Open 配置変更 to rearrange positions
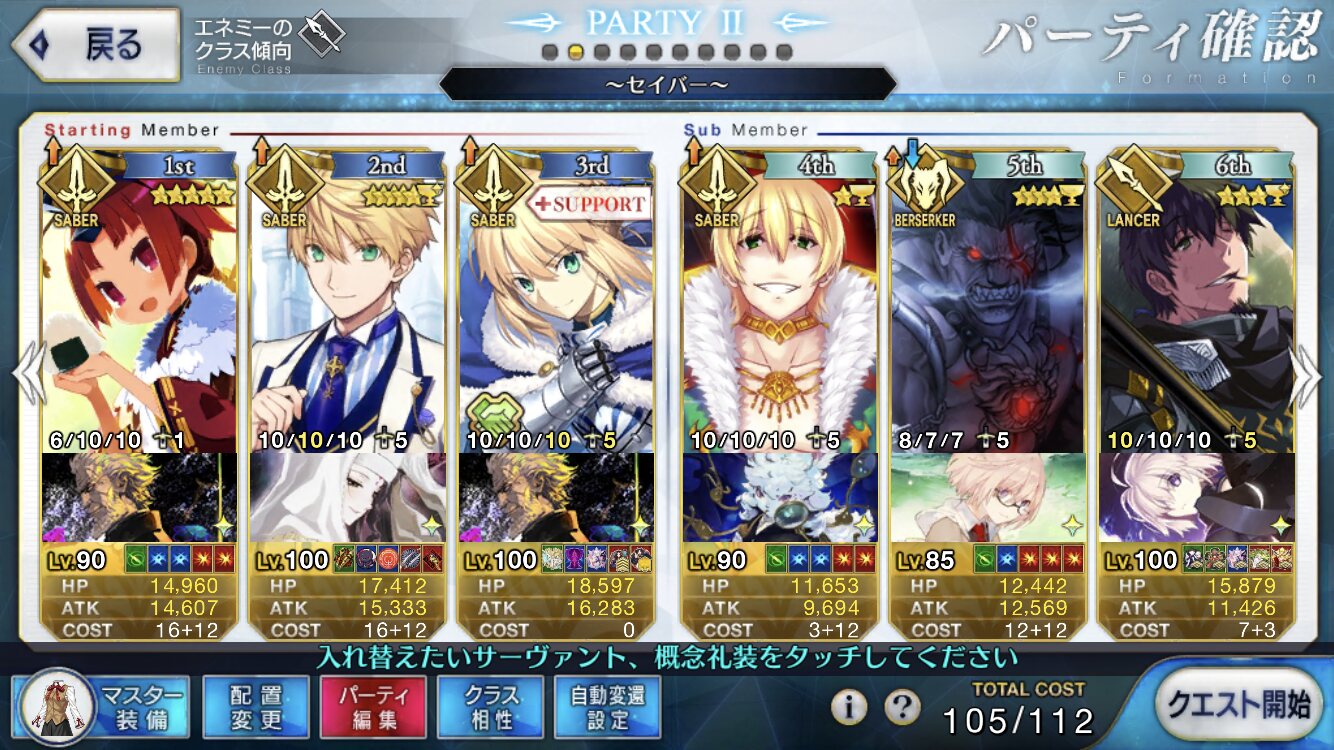 point(254,706)
